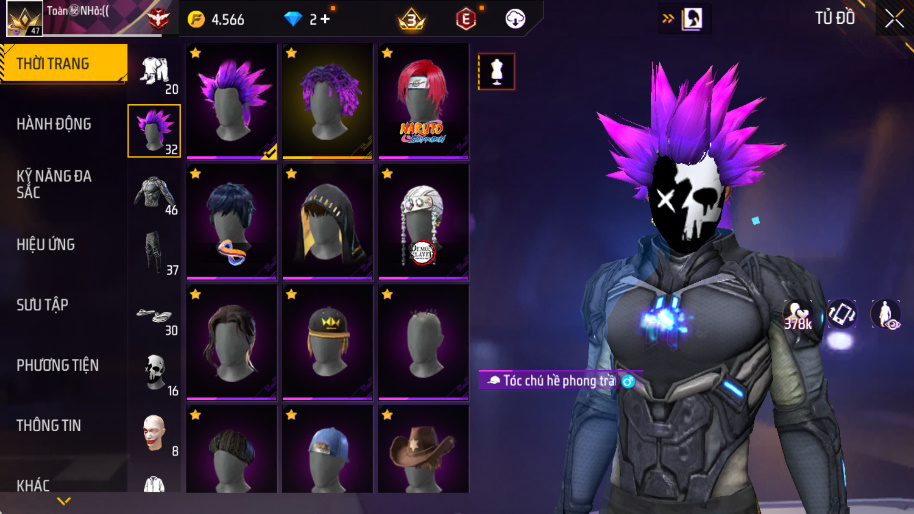Open the skull mask subcategory
This screenshot has height=514, width=914.
pyautogui.click(x=154, y=372)
